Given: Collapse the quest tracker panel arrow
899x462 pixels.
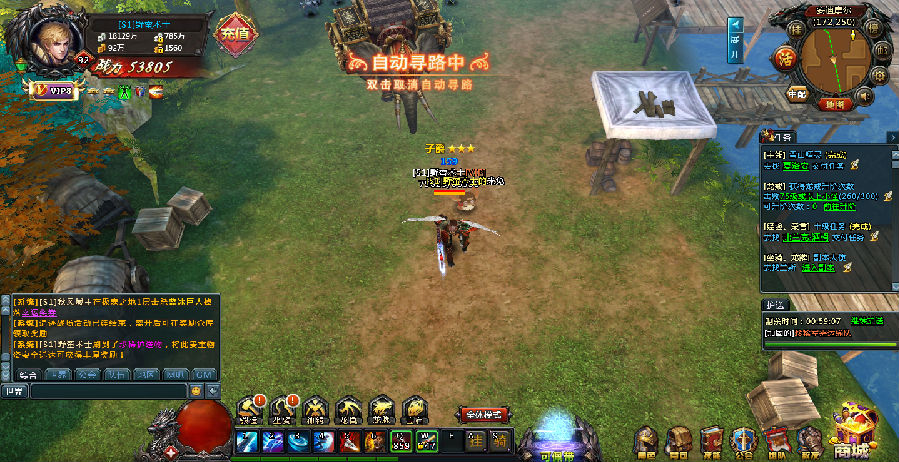Looking at the screenshot, I should click(892, 136).
